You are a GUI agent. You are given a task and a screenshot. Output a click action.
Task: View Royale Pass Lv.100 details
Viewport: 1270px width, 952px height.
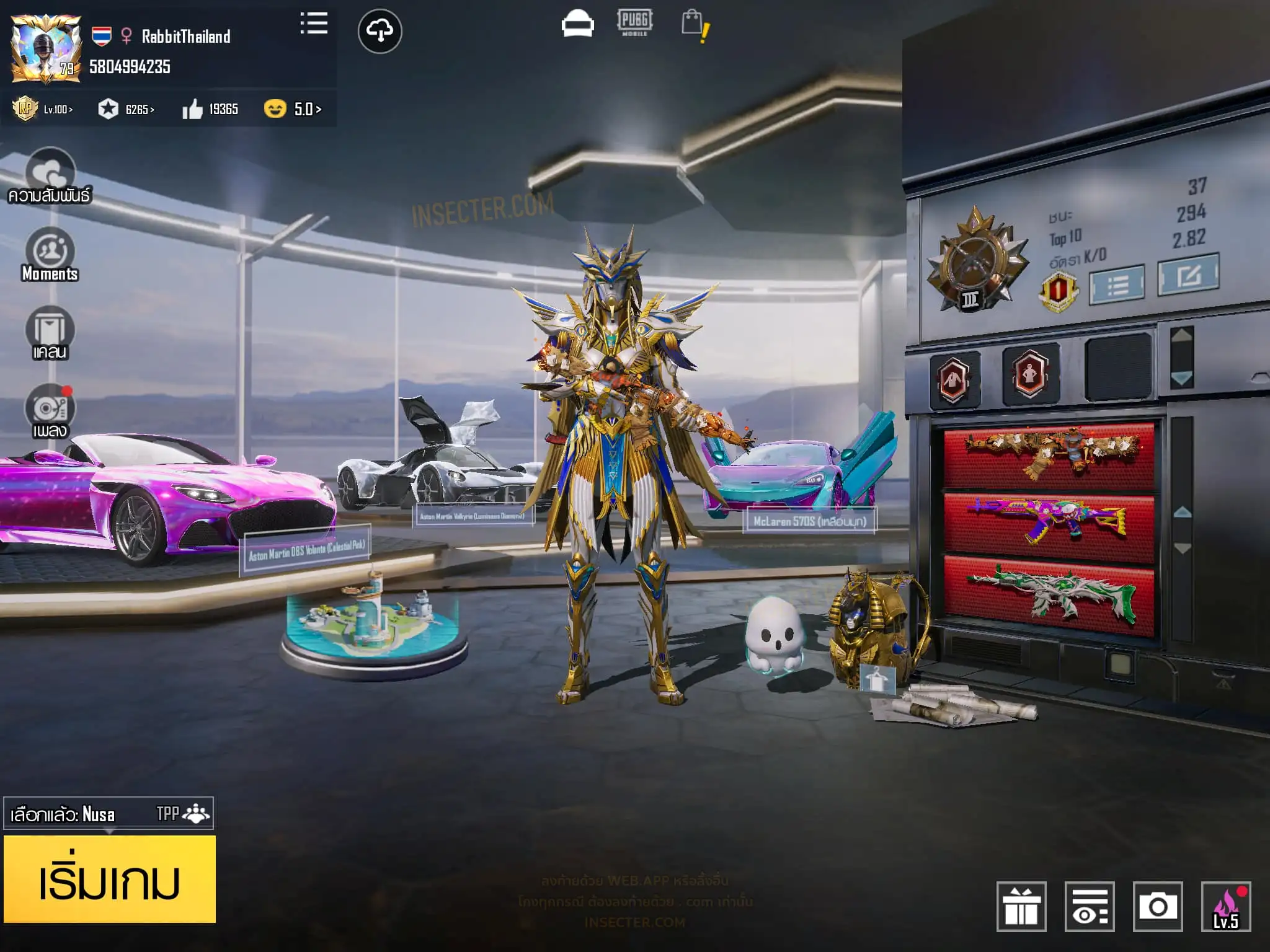click(x=43, y=109)
